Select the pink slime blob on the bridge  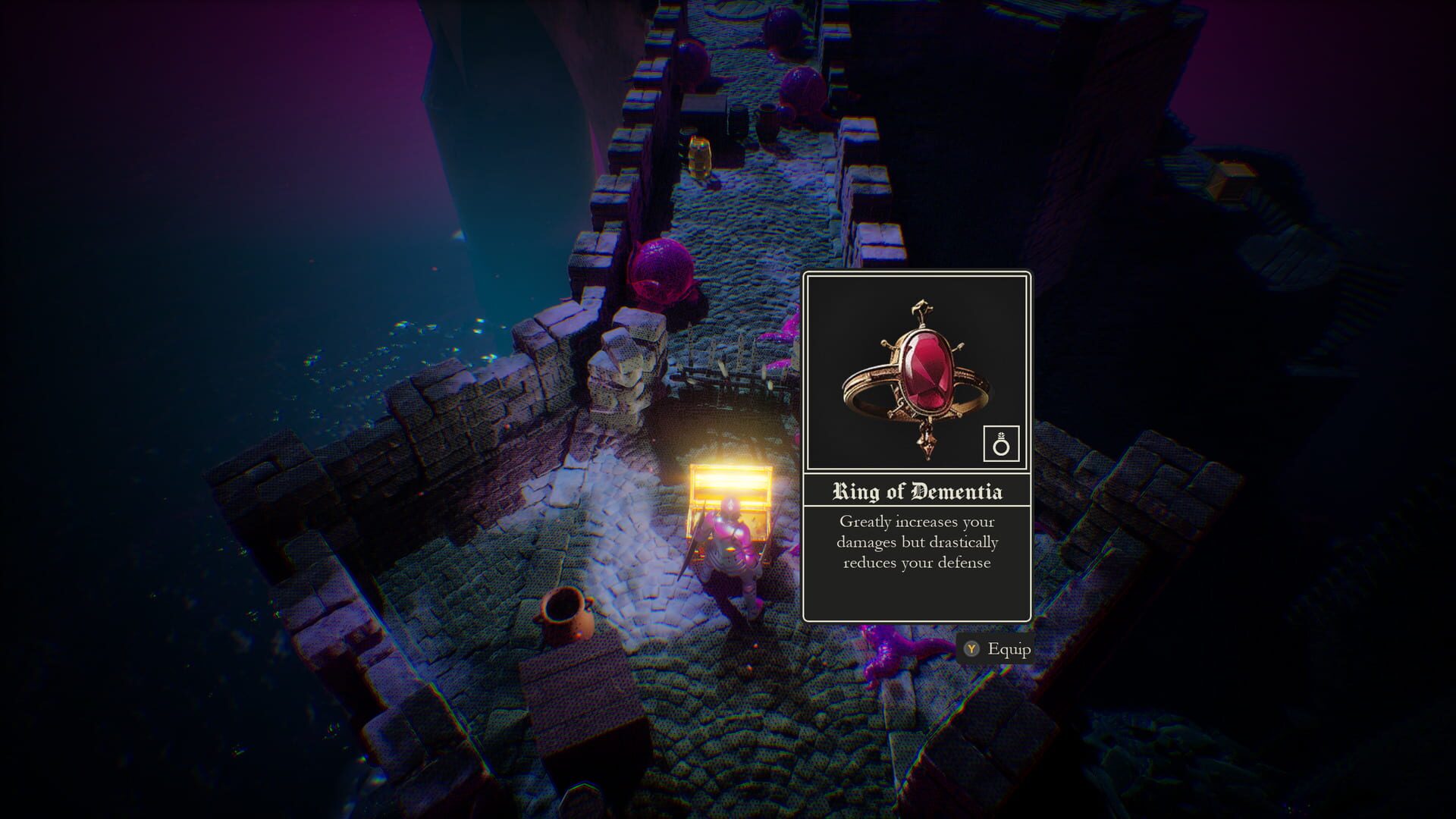point(664,269)
